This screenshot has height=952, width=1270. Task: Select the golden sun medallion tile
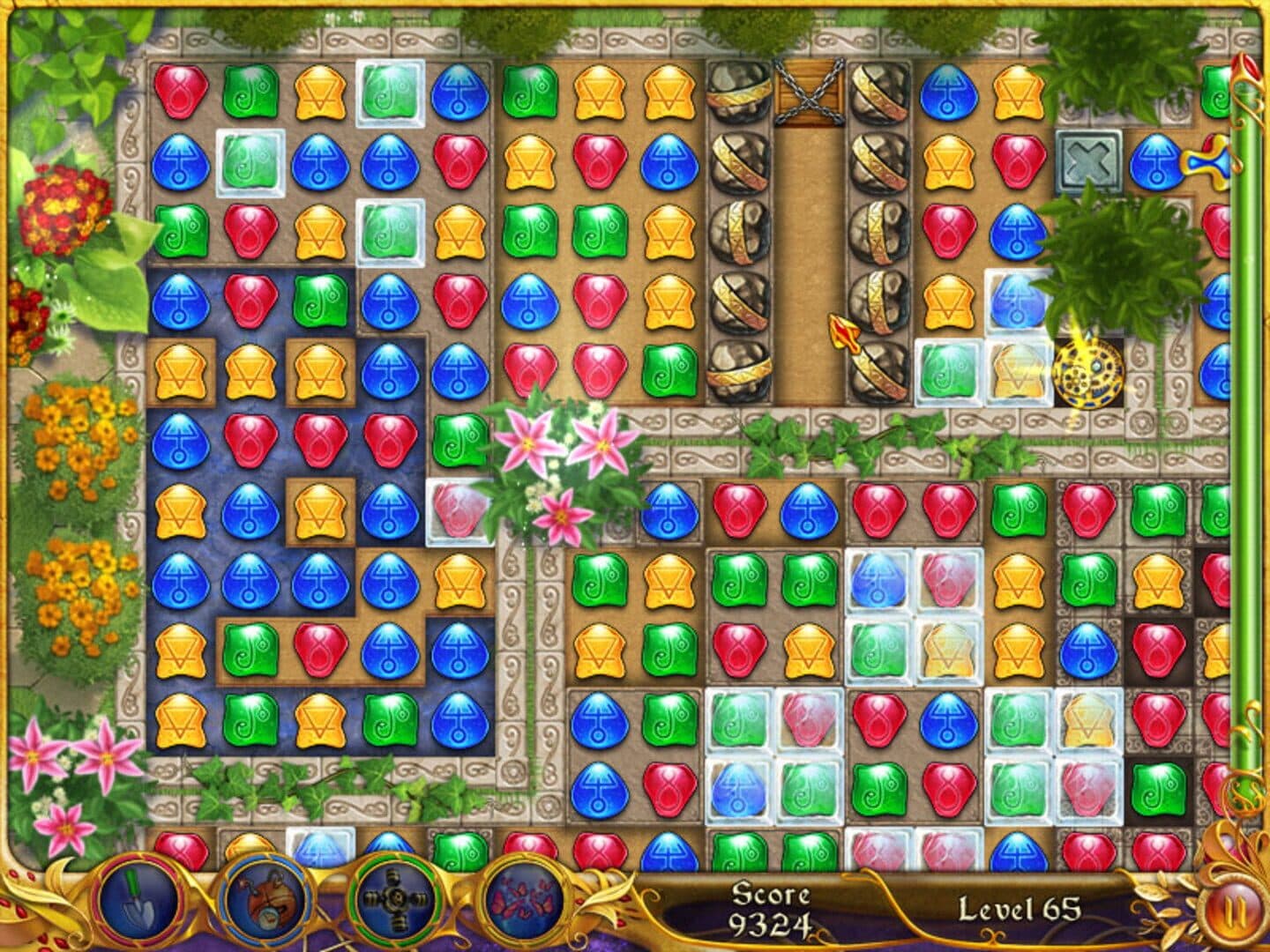click(1088, 373)
